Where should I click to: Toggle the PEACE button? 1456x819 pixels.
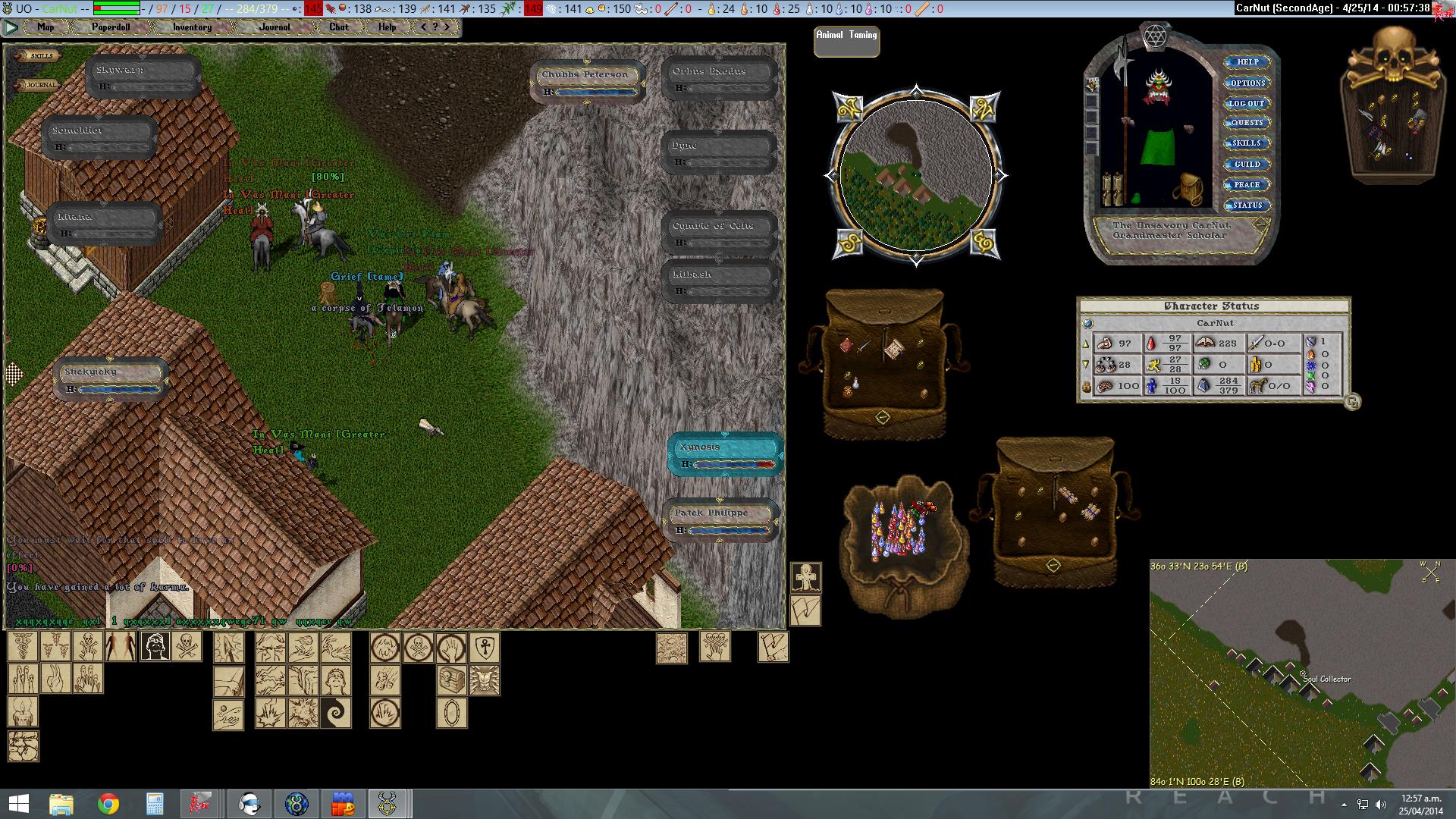pos(1247,184)
